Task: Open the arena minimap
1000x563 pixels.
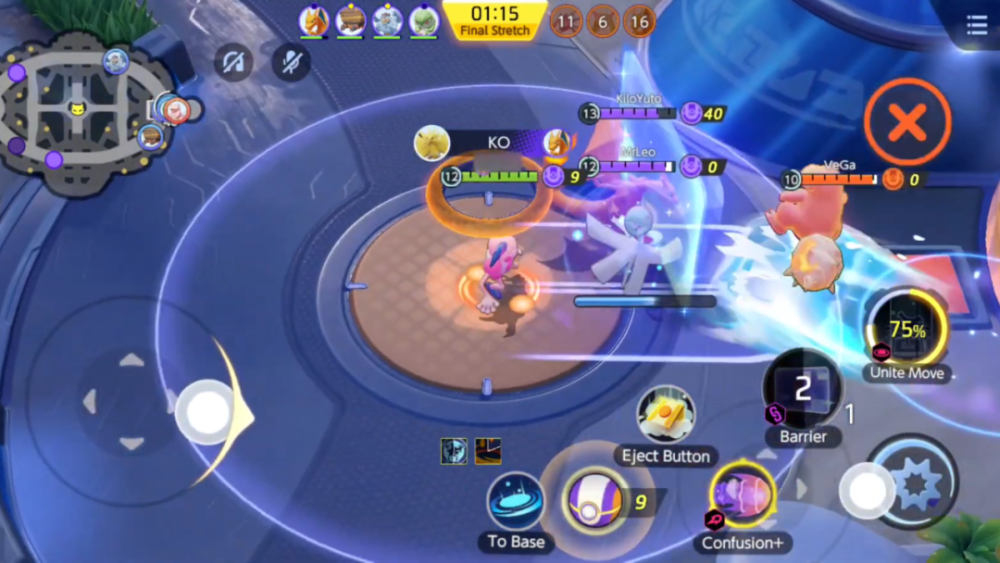Action: click(x=78, y=112)
